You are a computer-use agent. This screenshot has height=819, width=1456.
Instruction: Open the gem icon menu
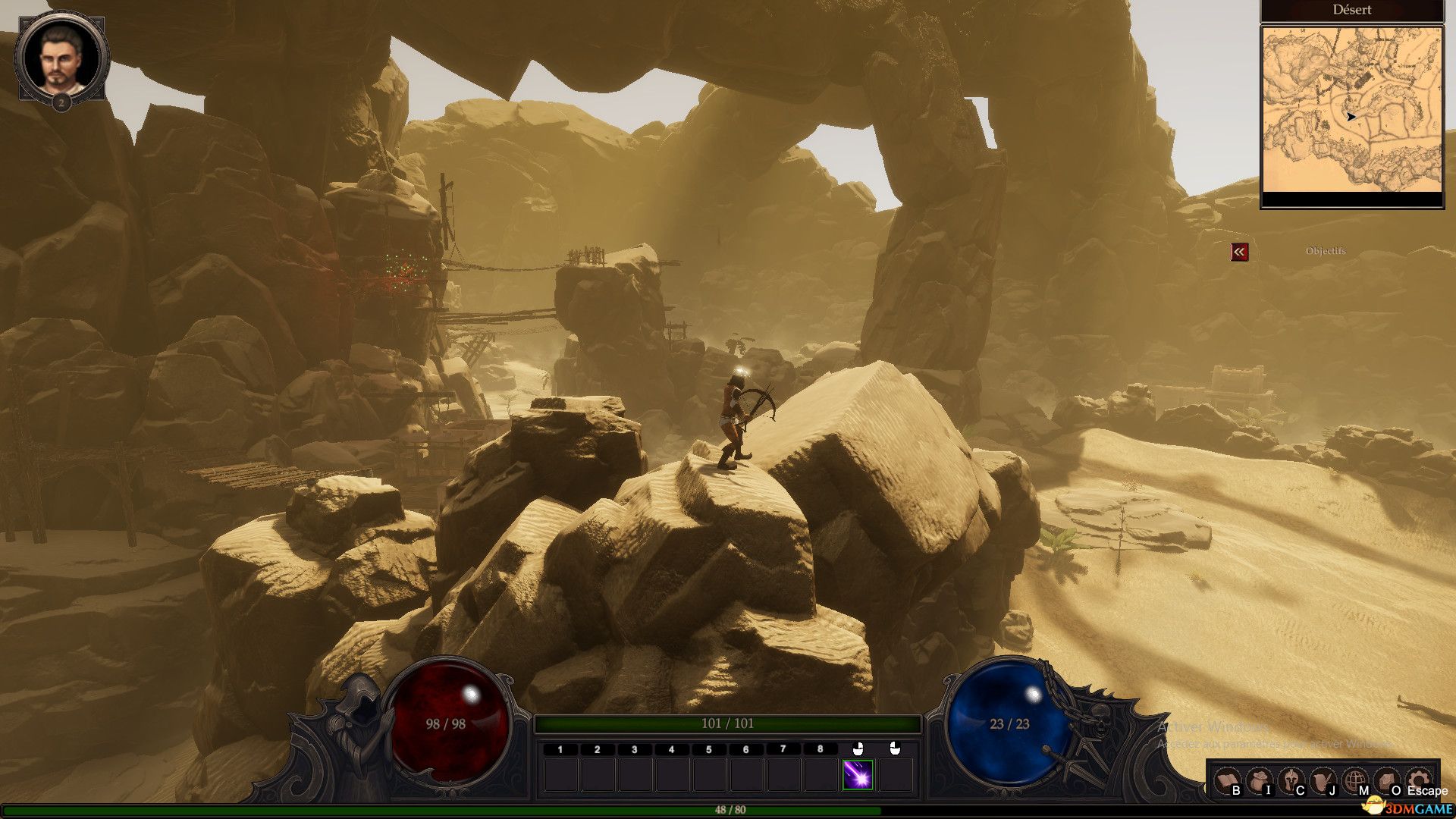pyautogui.click(x=1387, y=780)
